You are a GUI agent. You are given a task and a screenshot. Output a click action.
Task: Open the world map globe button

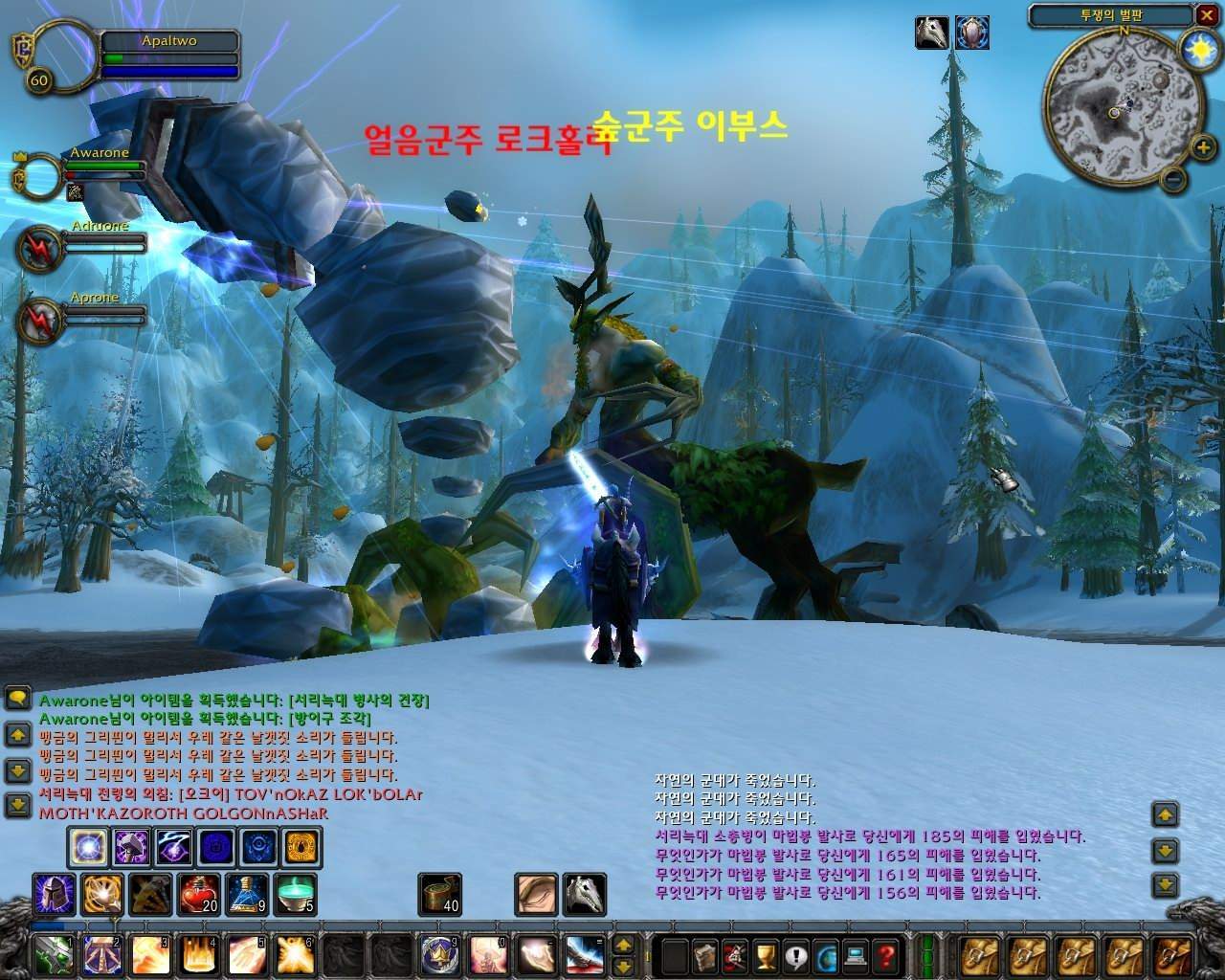click(x=825, y=955)
